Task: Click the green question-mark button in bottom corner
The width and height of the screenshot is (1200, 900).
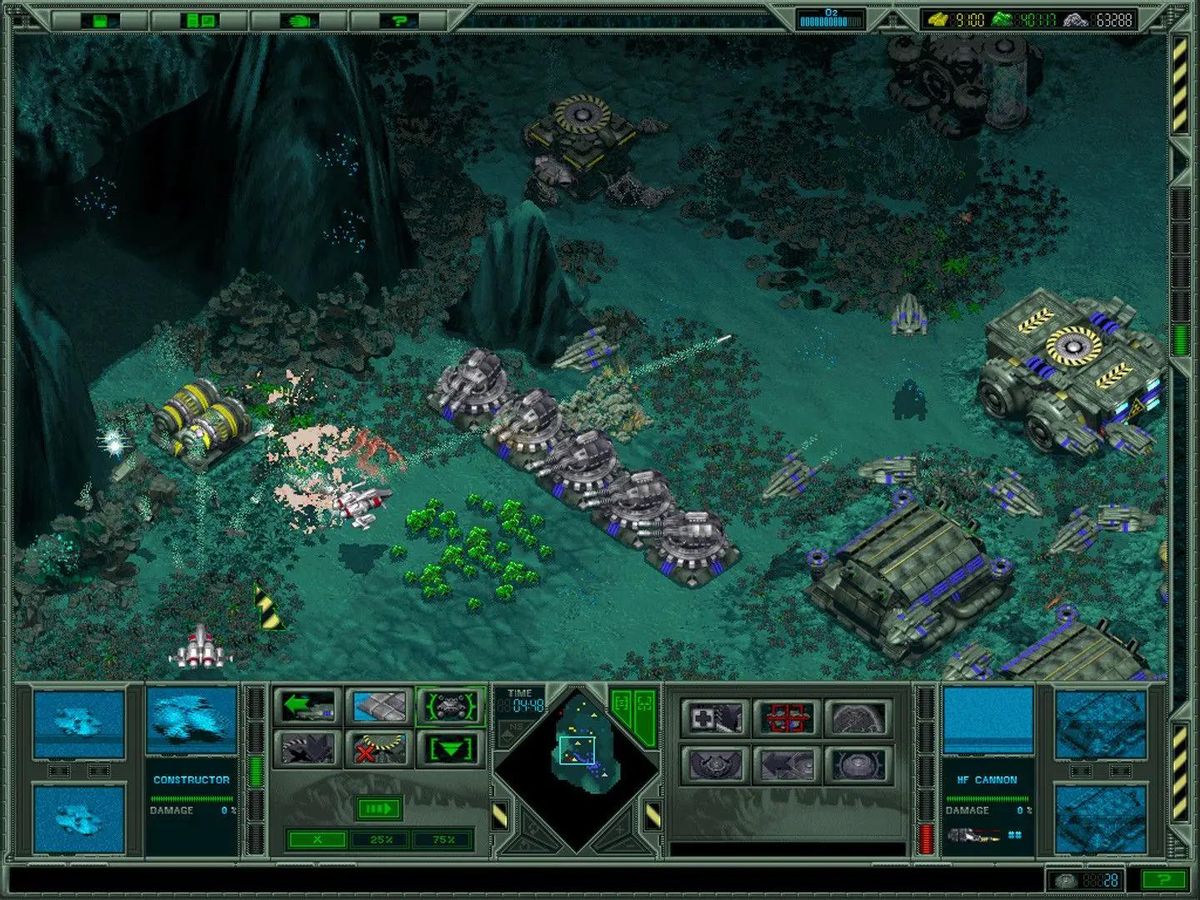Action: [1164, 880]
